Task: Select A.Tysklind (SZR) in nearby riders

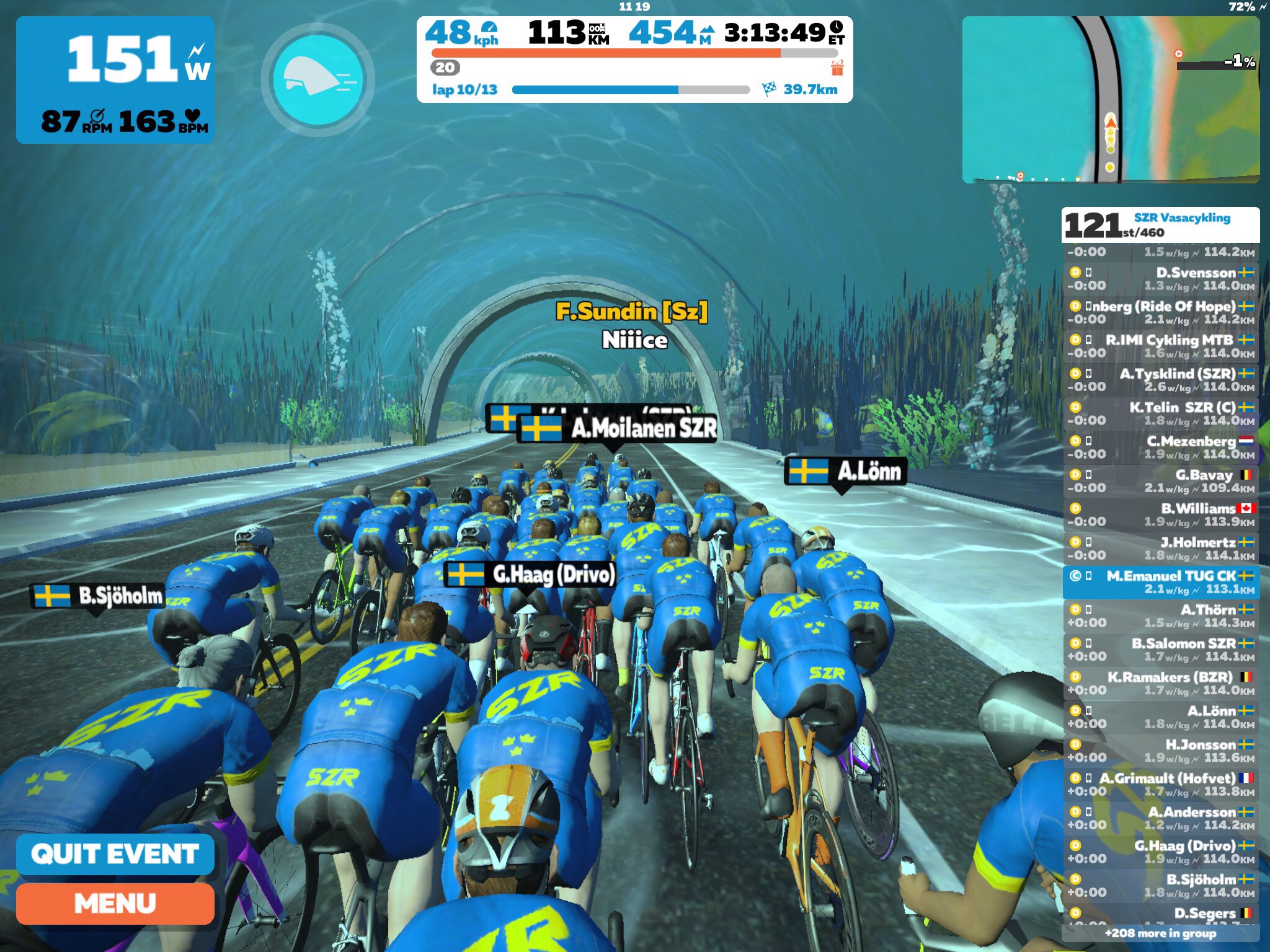Action: 1160,380
